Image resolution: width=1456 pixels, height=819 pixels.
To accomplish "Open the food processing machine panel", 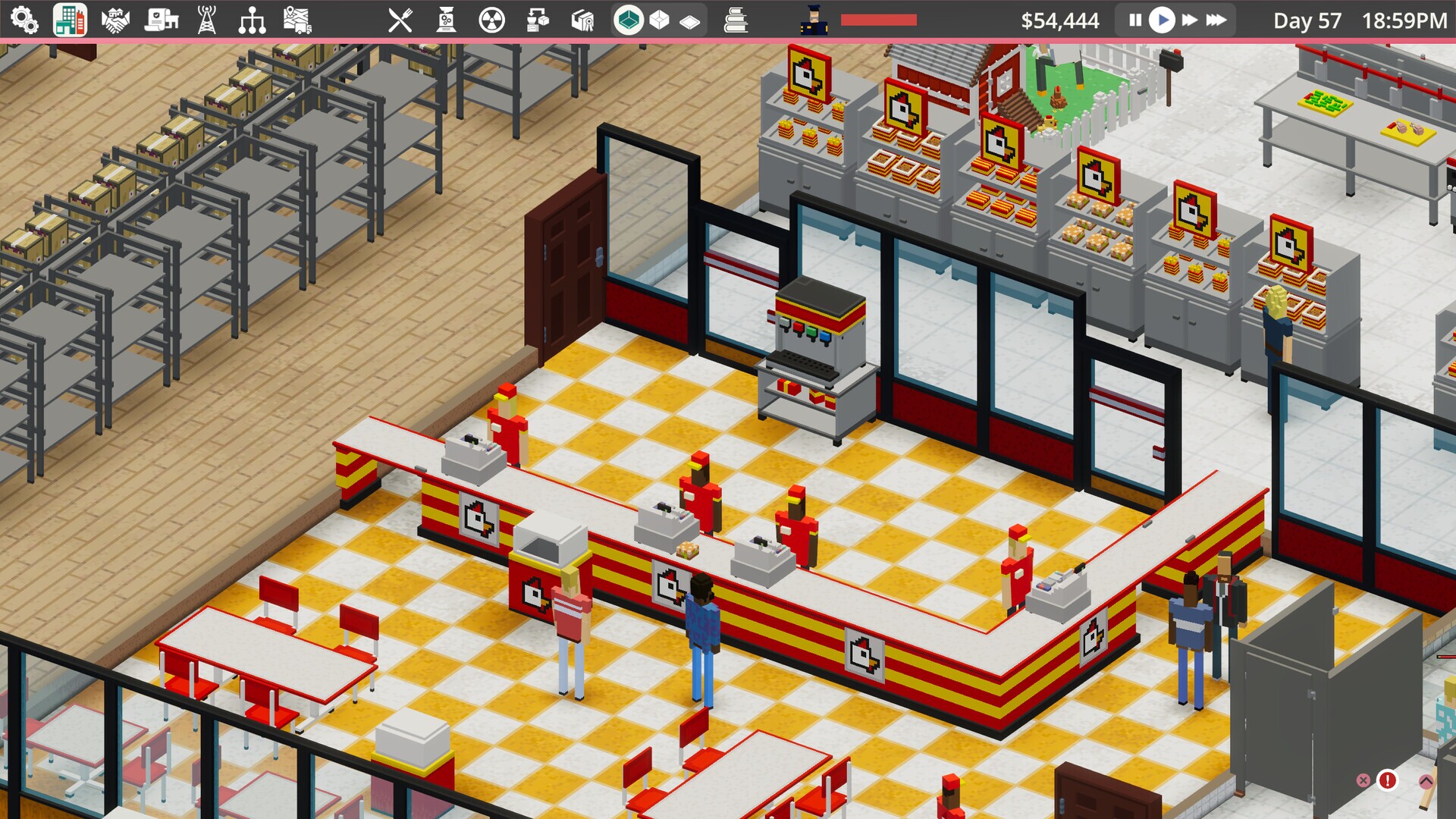I will click(x=445, y=19).
